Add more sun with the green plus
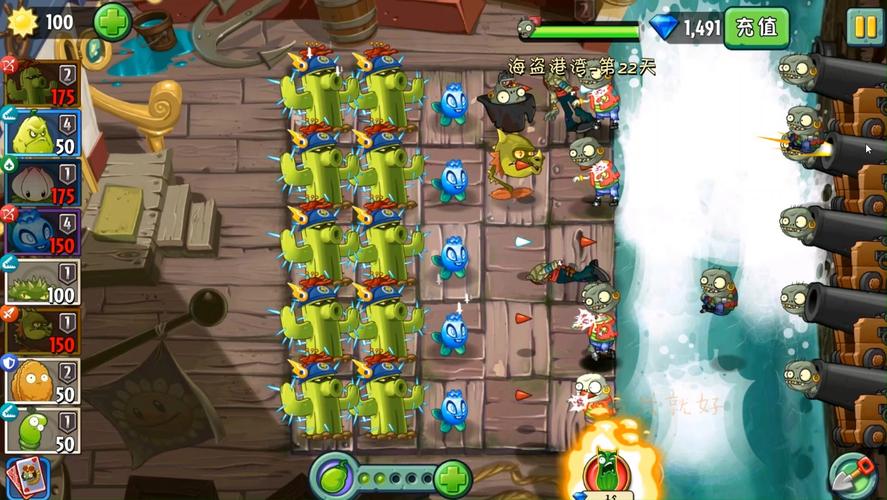 tap(111, 21)
